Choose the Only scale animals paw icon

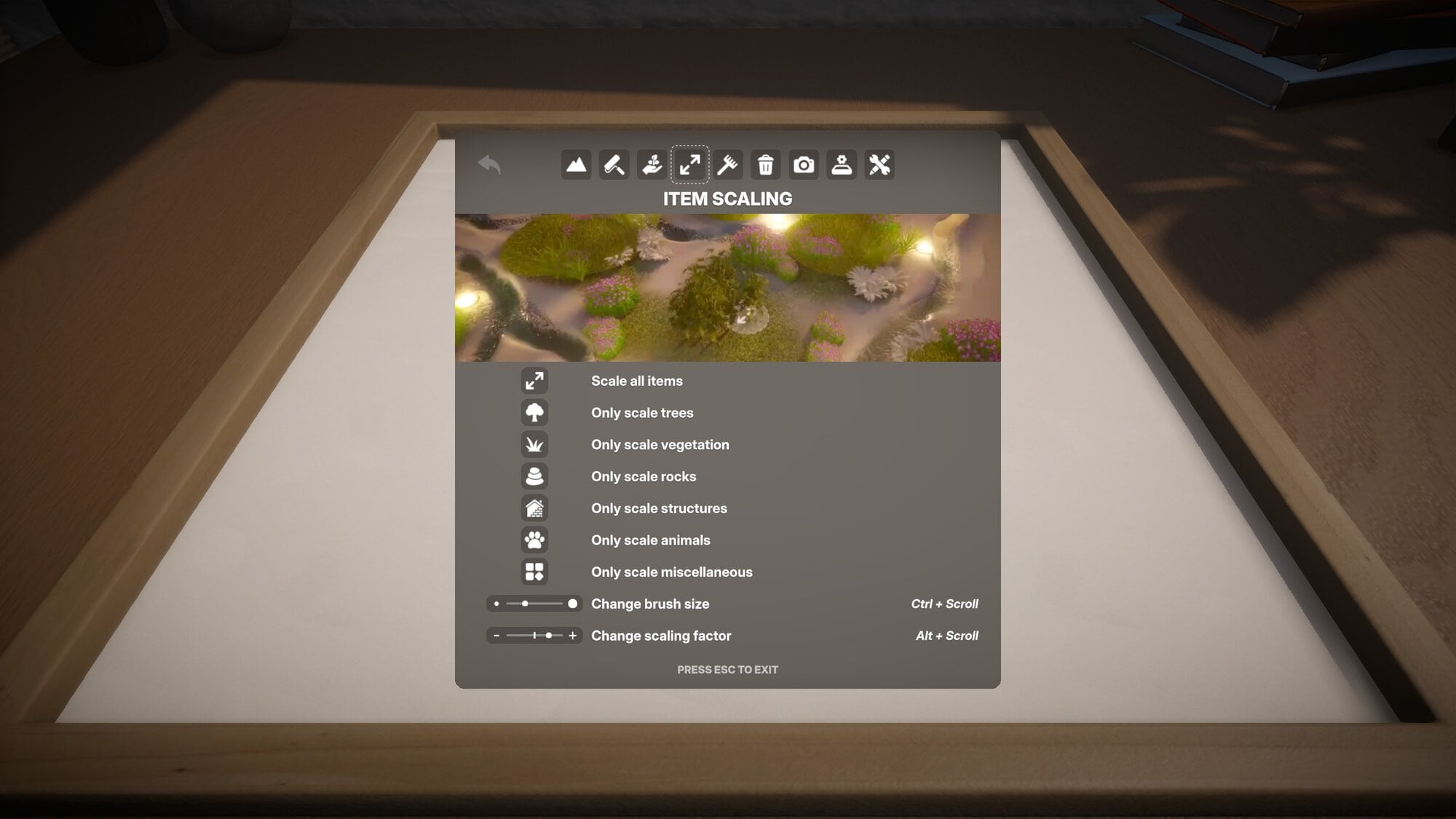pos(534,540)
